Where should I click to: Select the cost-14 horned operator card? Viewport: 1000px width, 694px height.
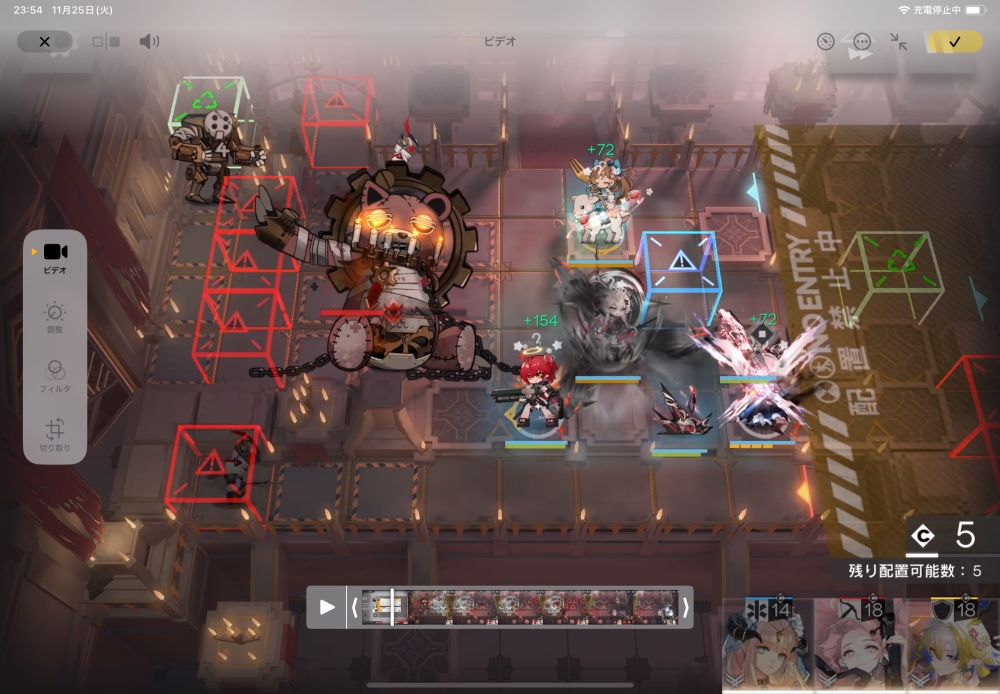(766, 645)
